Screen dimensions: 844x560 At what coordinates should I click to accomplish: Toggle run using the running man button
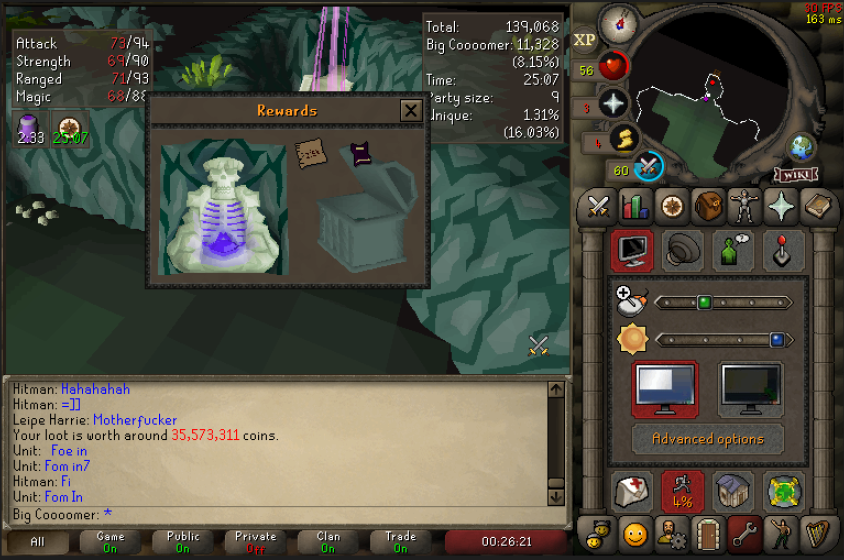(x=682, y=491)
